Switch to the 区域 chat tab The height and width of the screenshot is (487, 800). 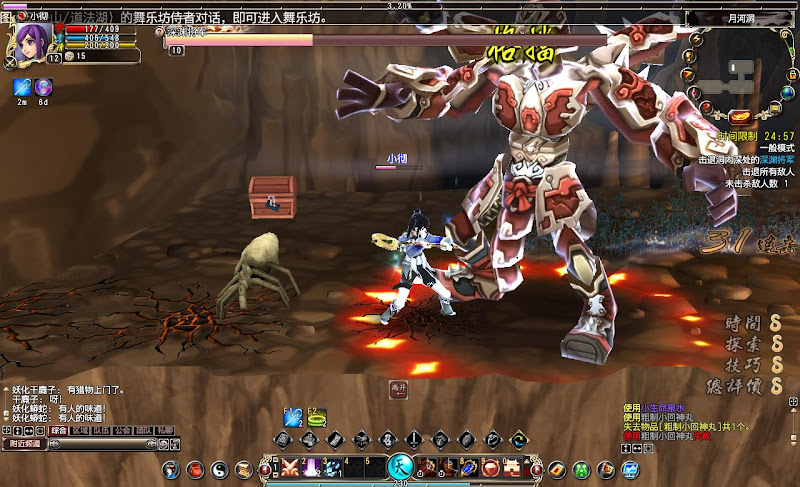81,430
